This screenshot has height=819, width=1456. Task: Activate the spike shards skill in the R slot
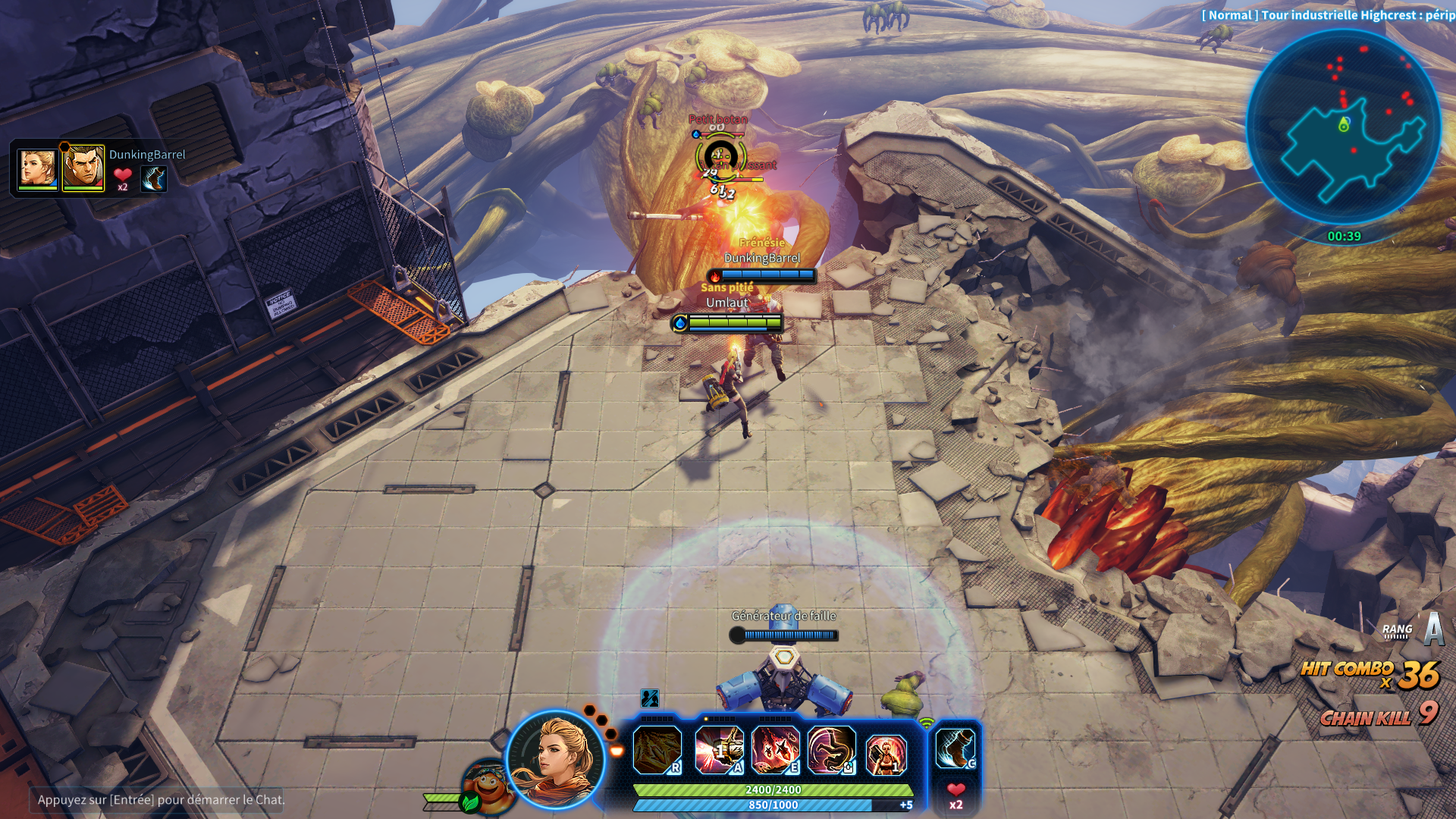click(657, 749)
